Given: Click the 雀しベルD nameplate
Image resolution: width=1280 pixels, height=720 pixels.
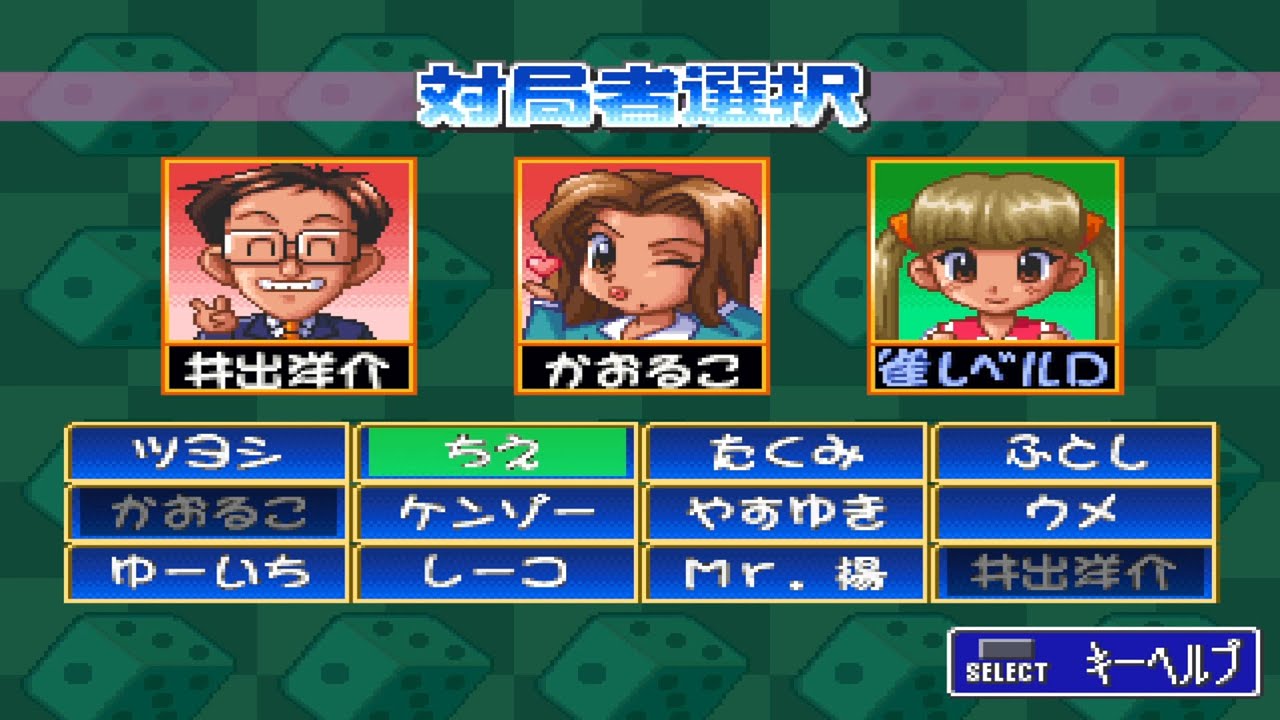Looking at the screenshot, I should (x=992, y=368).
